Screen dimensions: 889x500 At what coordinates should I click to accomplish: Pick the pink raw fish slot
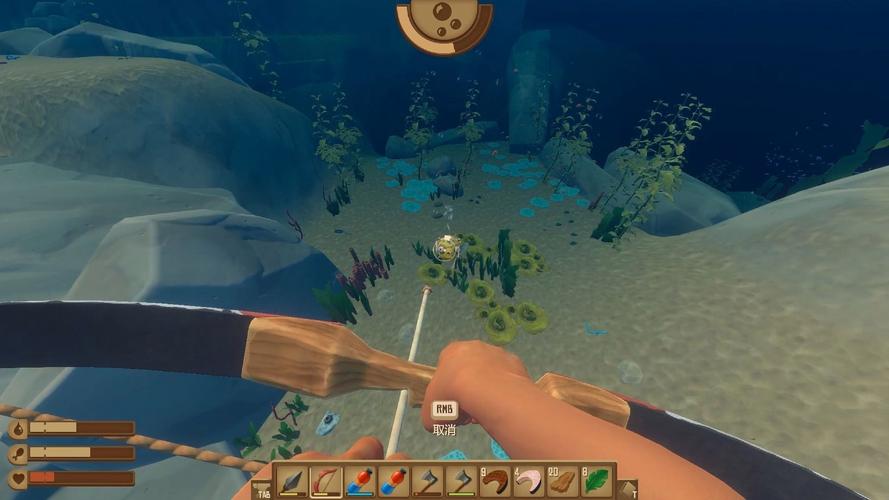[529, 481]
